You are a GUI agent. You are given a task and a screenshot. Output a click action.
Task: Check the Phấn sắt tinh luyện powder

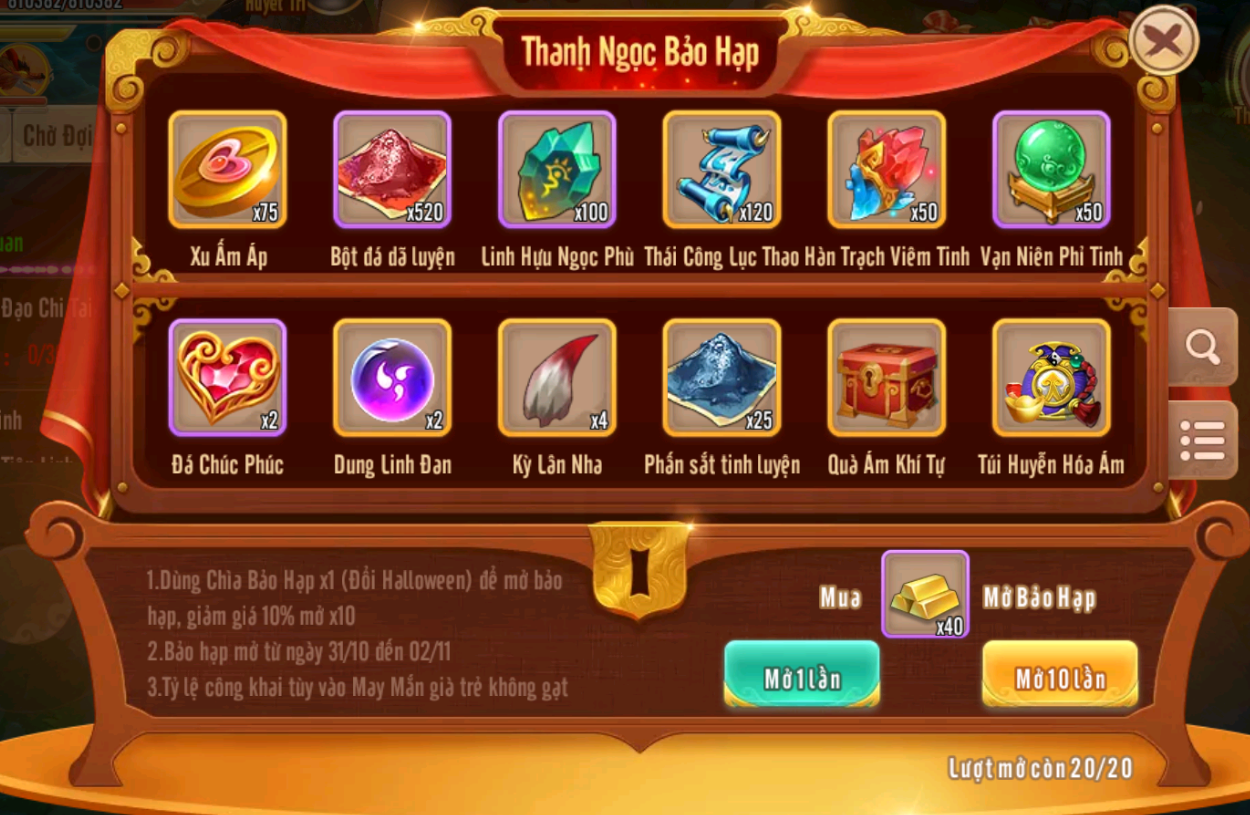721,378
